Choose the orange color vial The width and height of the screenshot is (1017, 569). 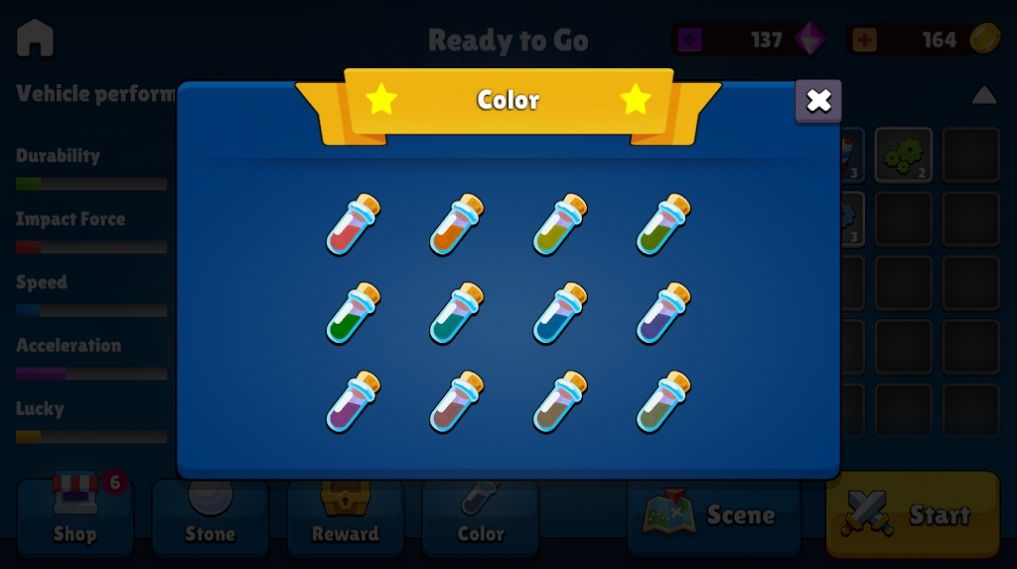point(456,225)
